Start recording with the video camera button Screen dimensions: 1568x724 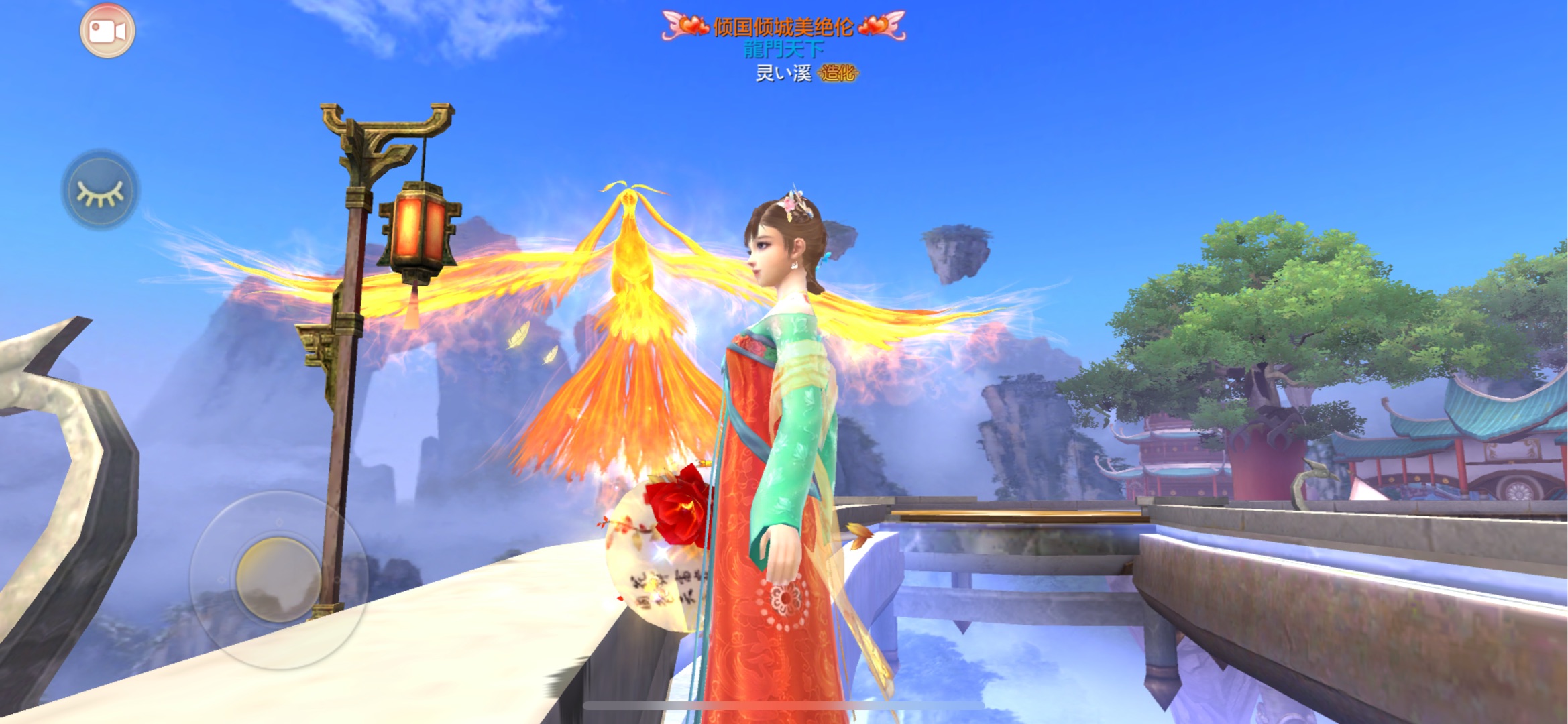(x=107, y=31)
